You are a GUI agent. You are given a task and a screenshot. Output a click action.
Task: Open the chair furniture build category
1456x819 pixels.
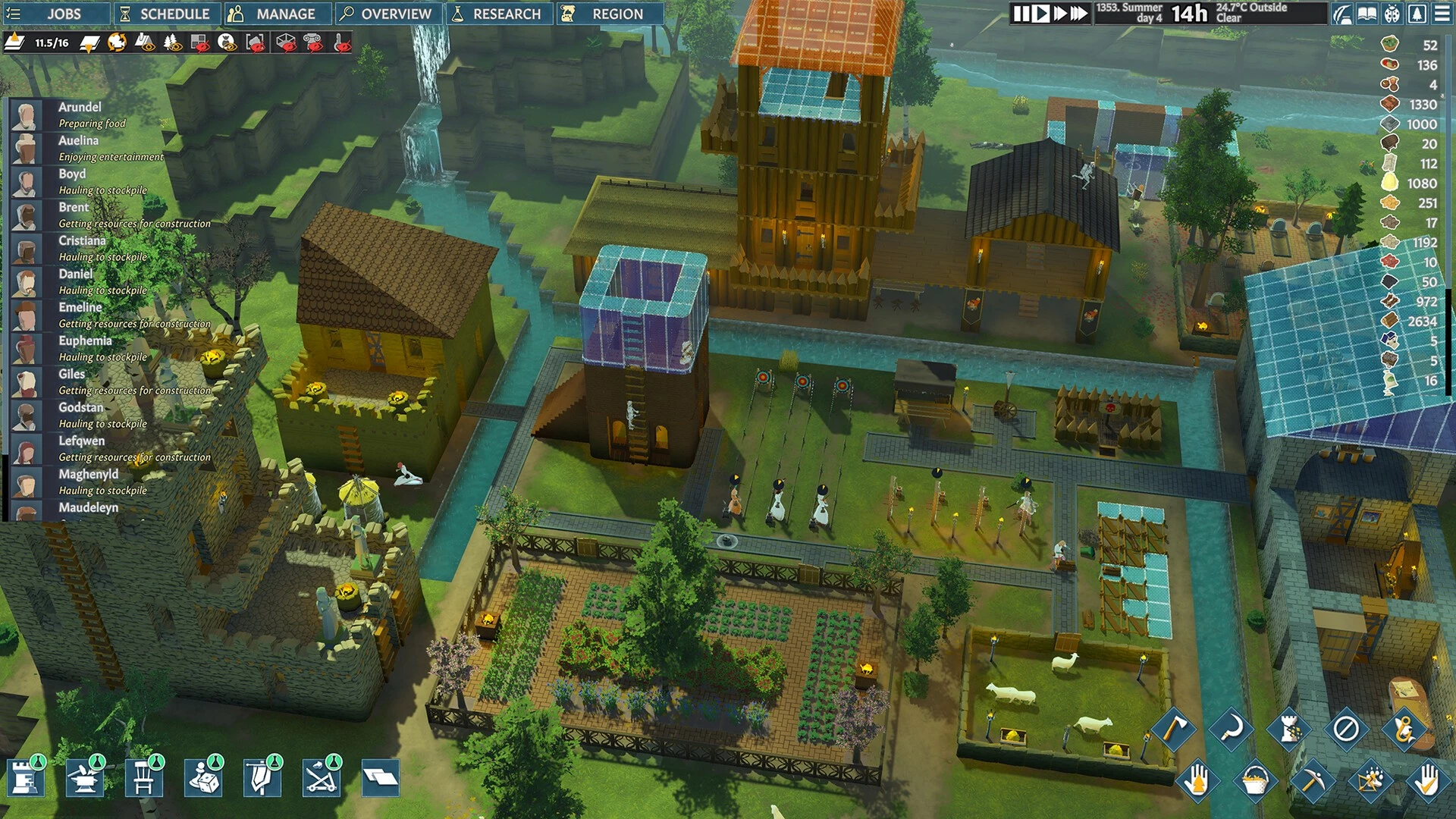(143, 778)
